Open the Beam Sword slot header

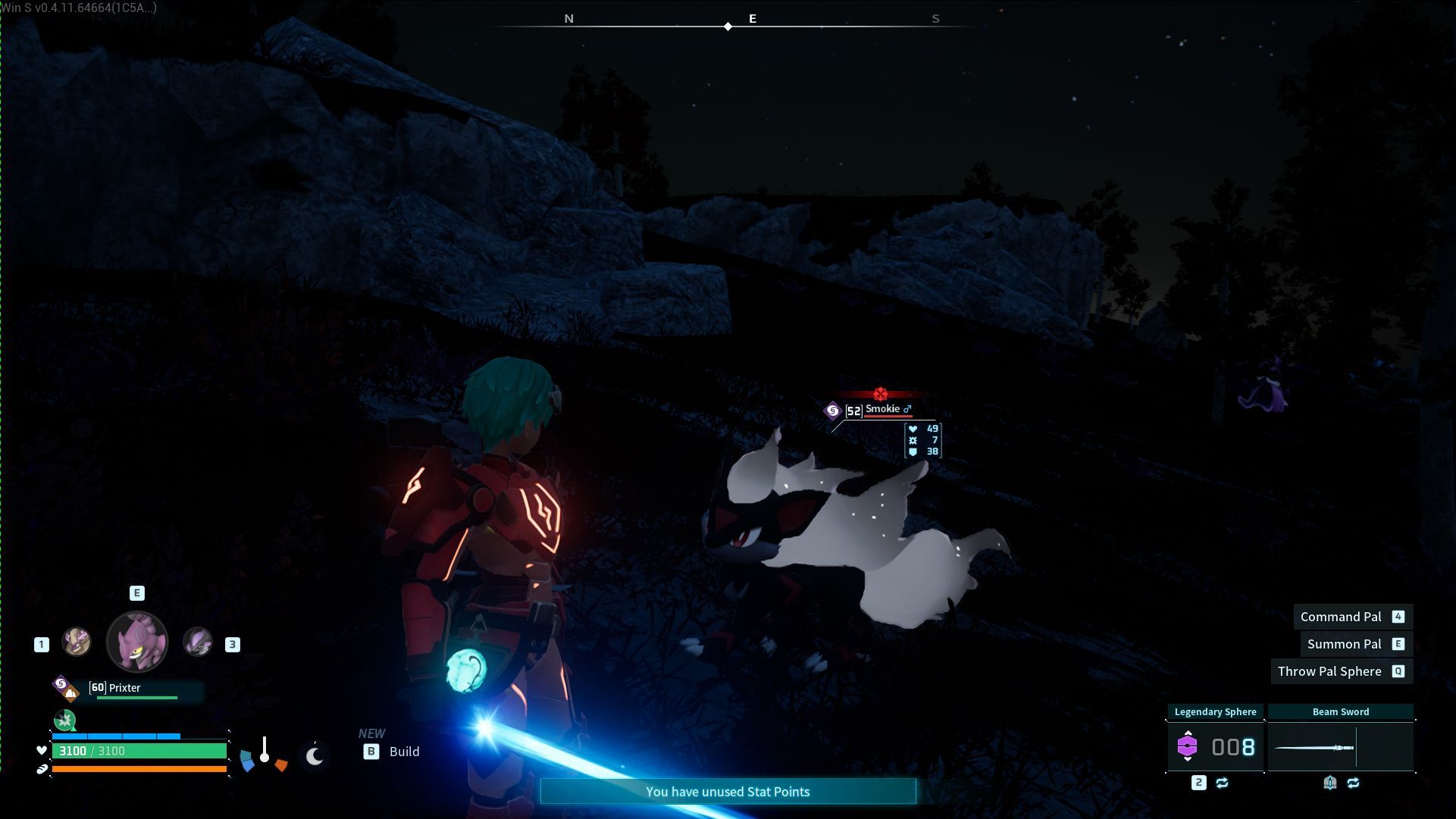[1341, 711]
